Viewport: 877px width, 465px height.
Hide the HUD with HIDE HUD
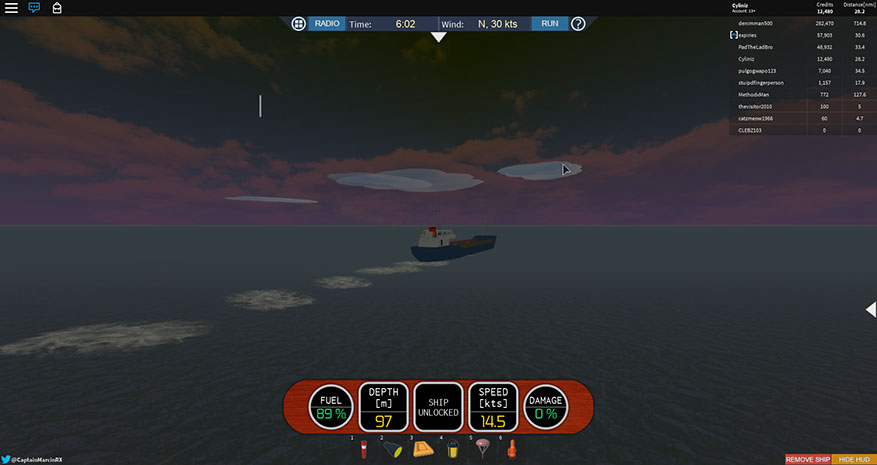click(x=854, y=459)
